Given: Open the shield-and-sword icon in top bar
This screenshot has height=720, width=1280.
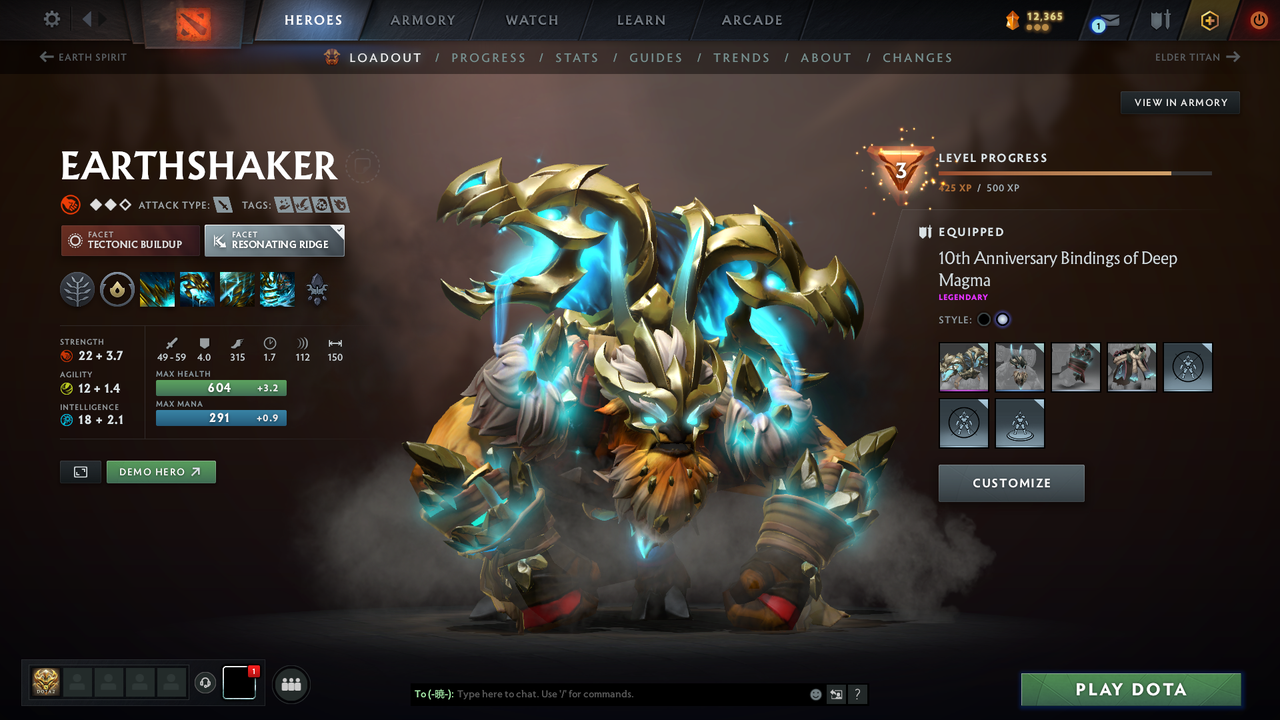Looking at the screenshot, I should (1160, 19).
